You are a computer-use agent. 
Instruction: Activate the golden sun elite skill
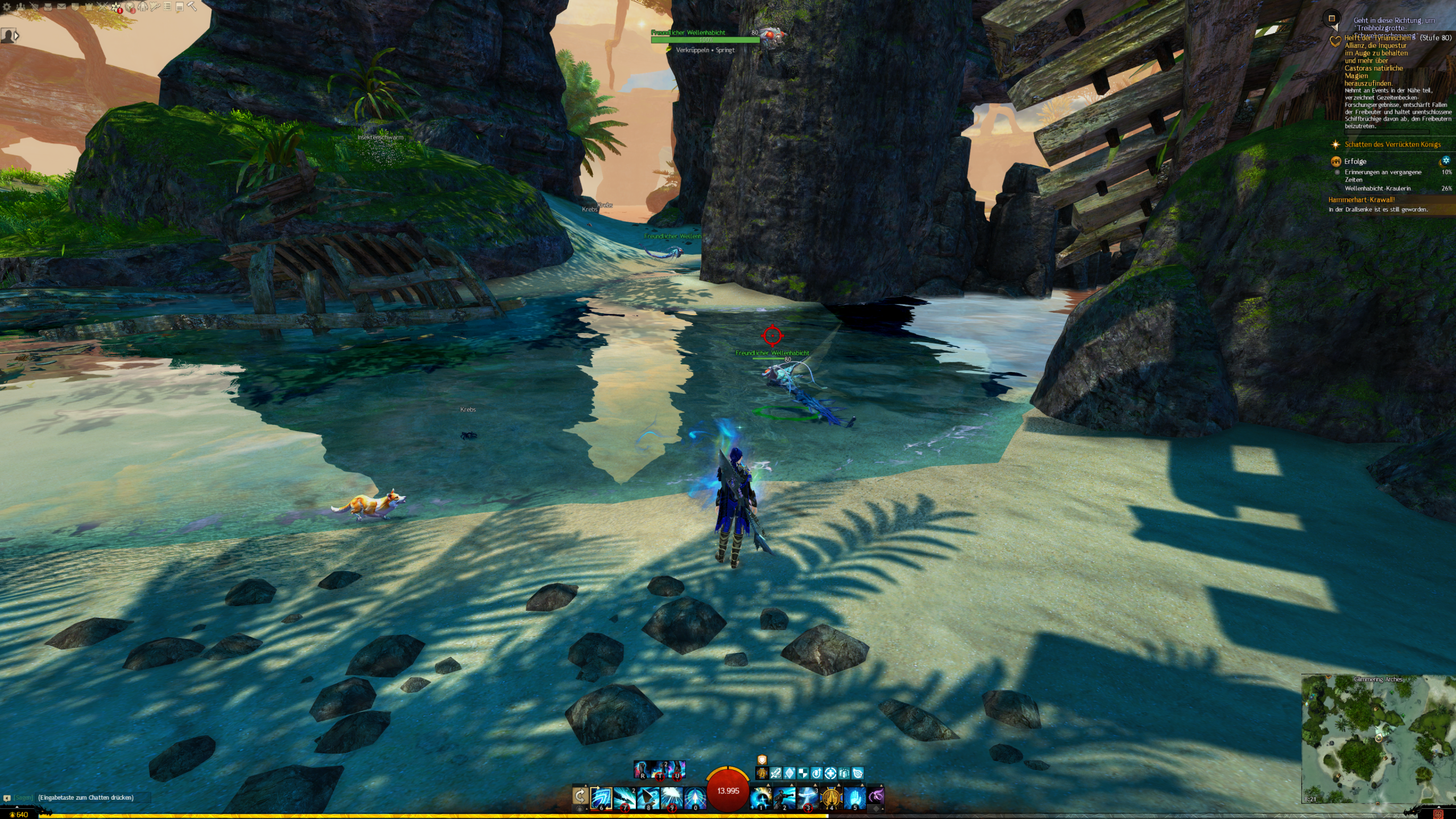[831, 797]
